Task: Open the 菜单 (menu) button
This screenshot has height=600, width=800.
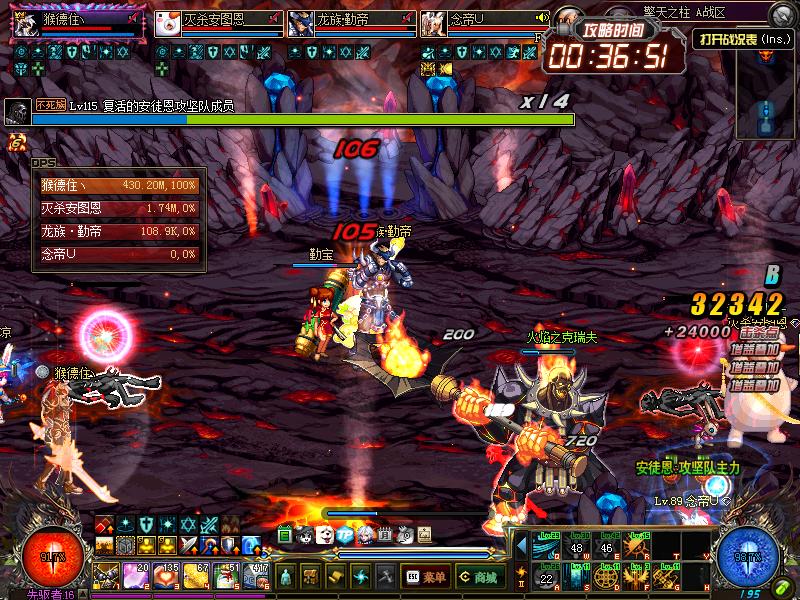Action: pos(425,576)
